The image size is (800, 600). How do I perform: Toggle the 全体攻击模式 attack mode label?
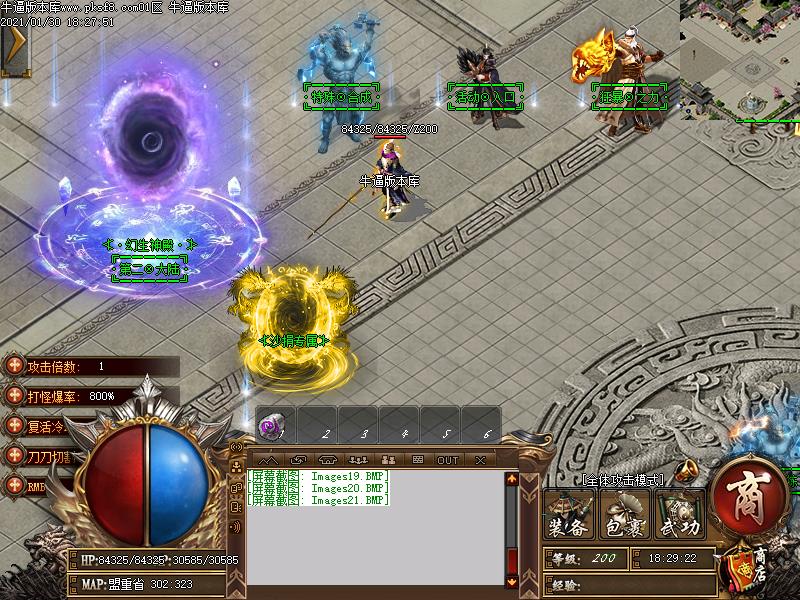(x=622, y=480)
